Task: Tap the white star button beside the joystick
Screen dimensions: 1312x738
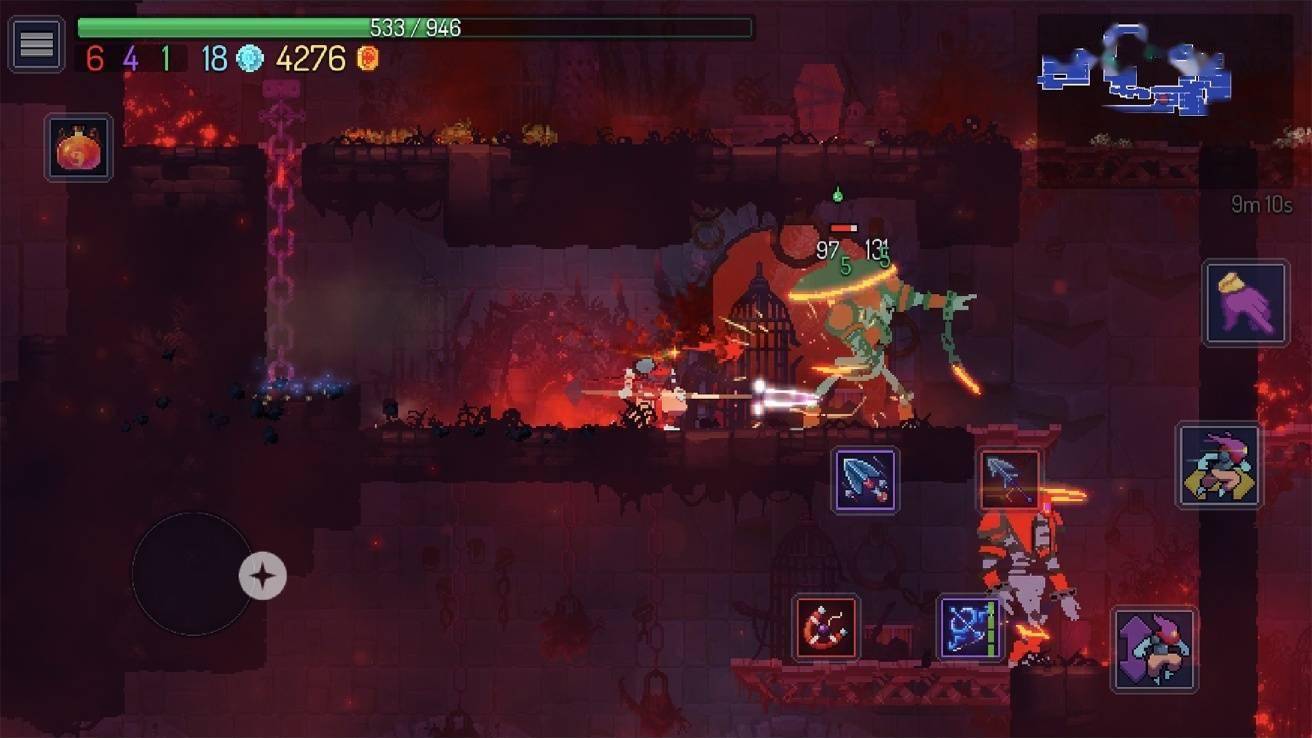Action: (263, 576)
